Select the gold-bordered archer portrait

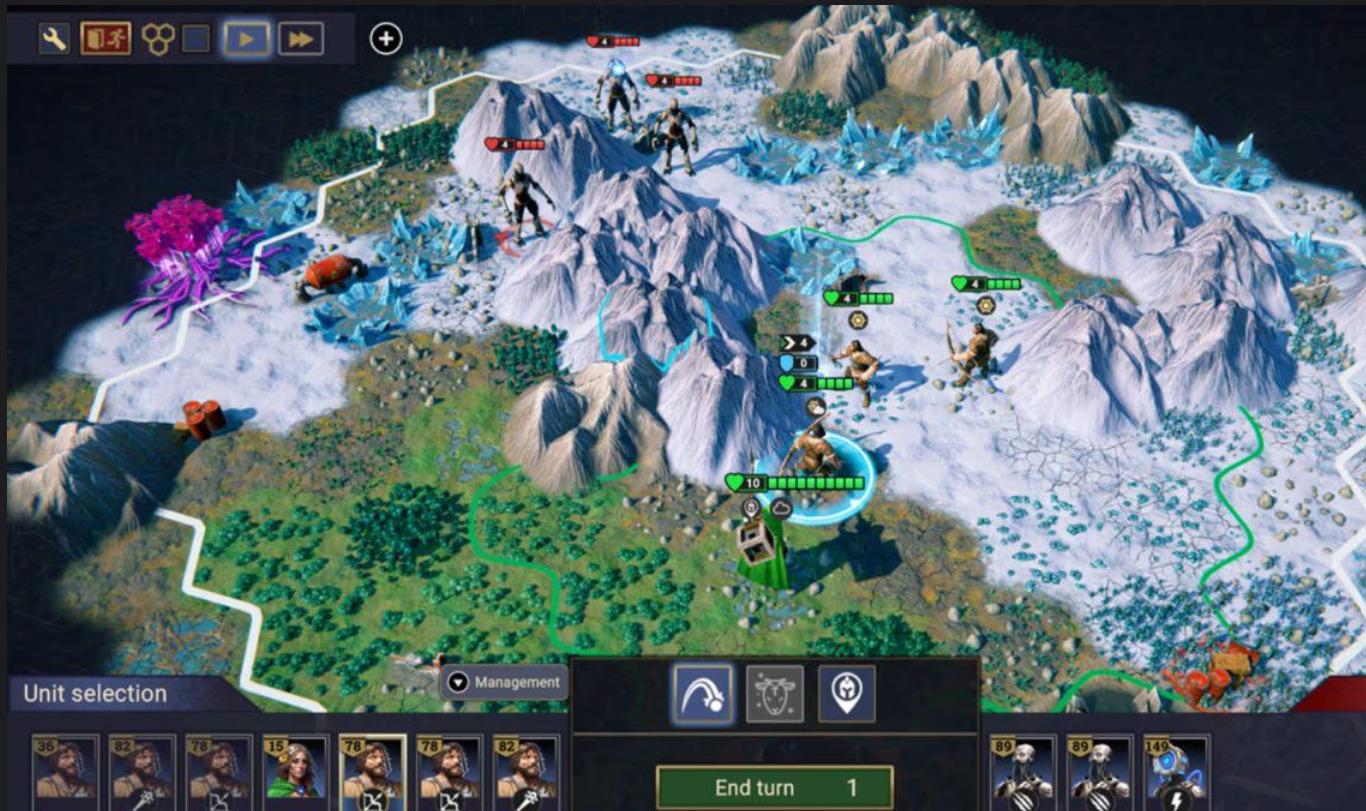[x=372, y=774]
